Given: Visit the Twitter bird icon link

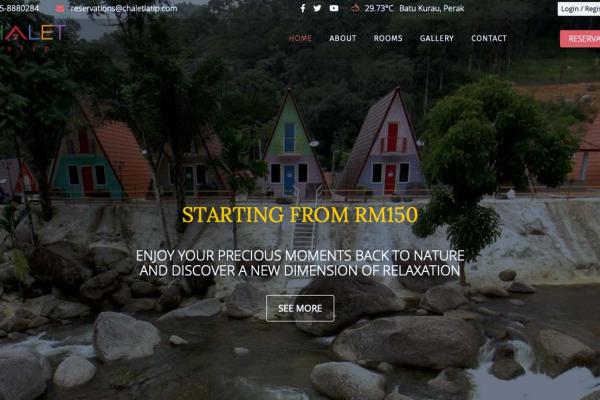Looking at the screenshot, I should [x=318, y=8].
